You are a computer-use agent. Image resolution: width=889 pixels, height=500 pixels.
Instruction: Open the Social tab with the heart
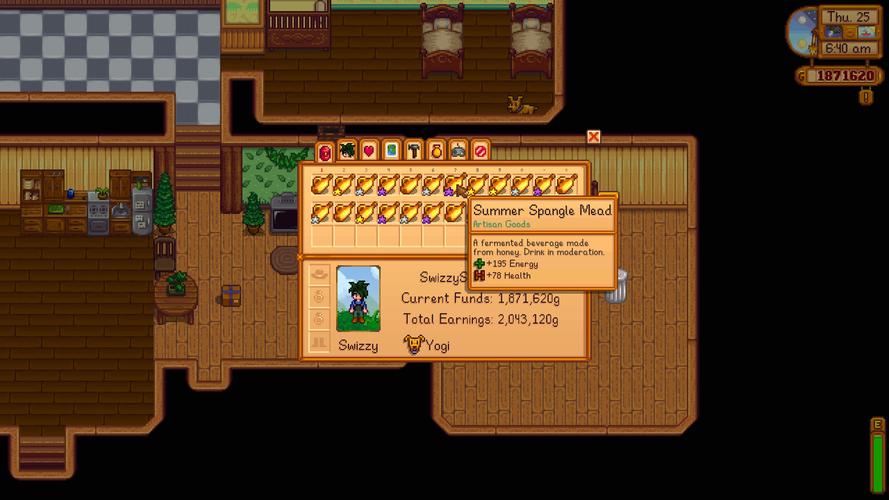coord(369,151)
